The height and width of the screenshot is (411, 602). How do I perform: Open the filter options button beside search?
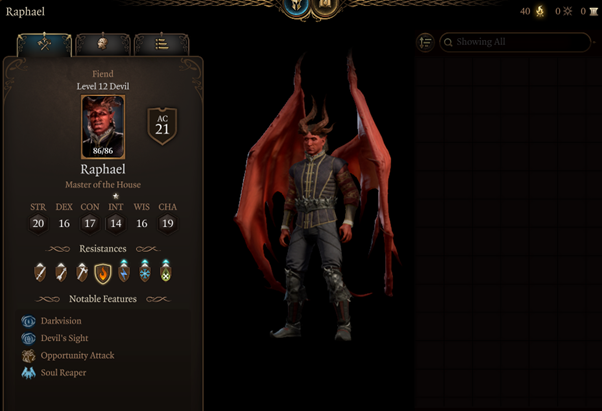click(x=426, y=42)
